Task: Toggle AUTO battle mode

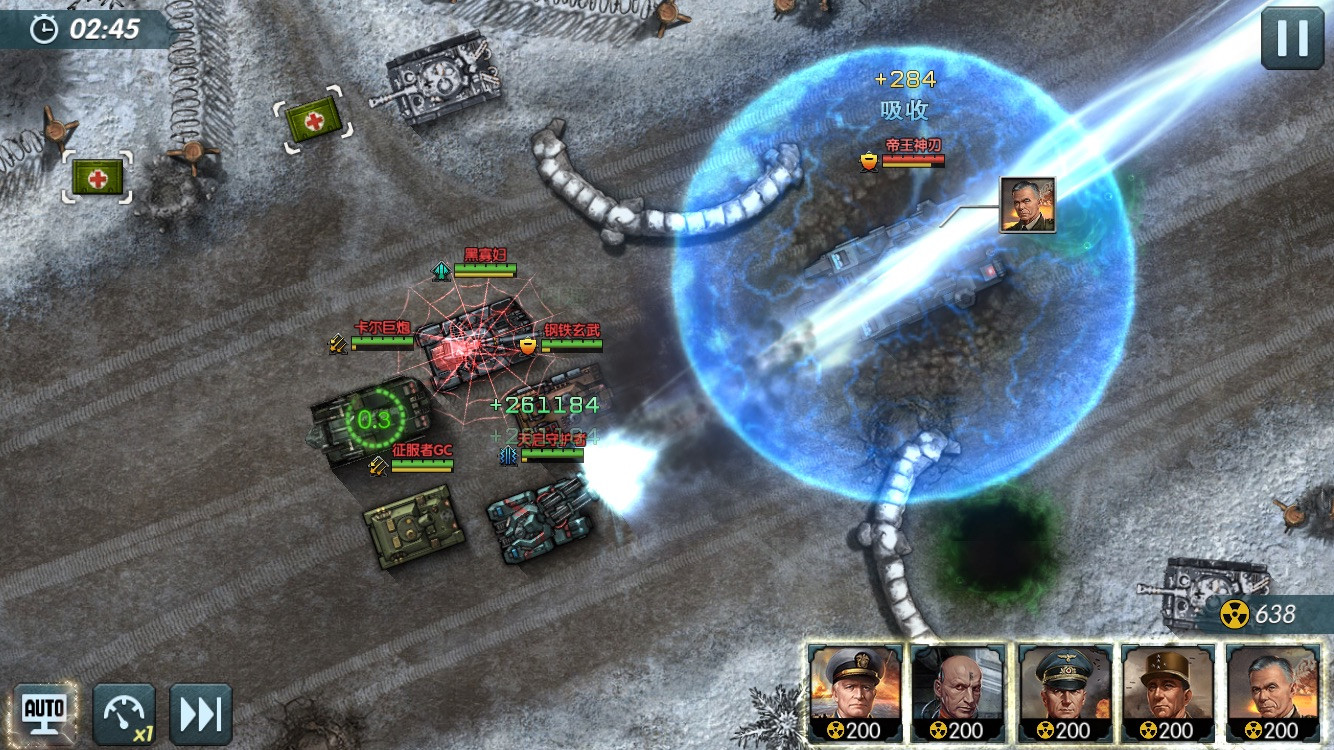Action: click(x=44, y=713)
